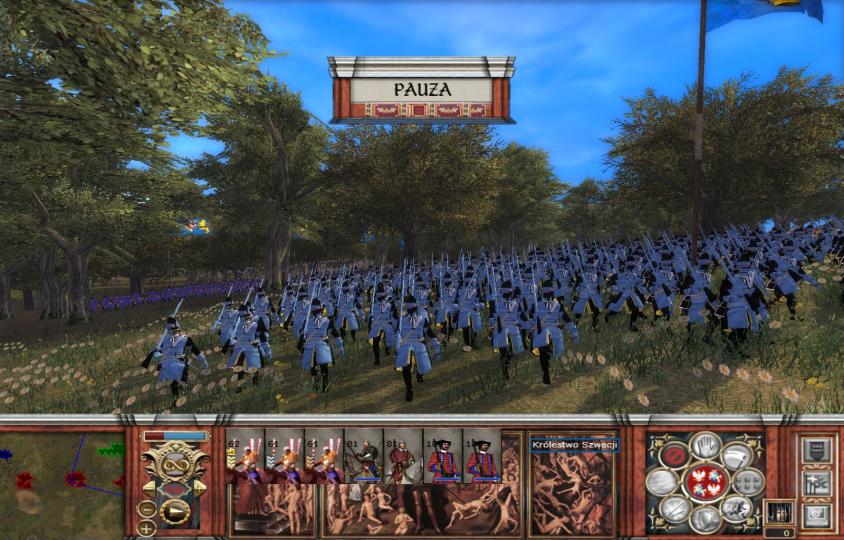Viewport: 844px width, 540px height.
Task: Zoom out the minimap with minus button
Action: pyautogui.click(x=147, y=507)
